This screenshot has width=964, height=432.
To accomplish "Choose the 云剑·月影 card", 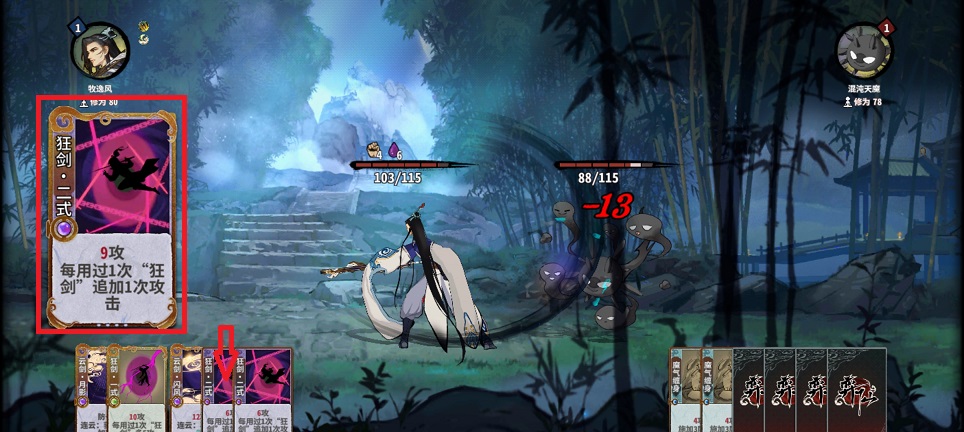I will 93,388.
